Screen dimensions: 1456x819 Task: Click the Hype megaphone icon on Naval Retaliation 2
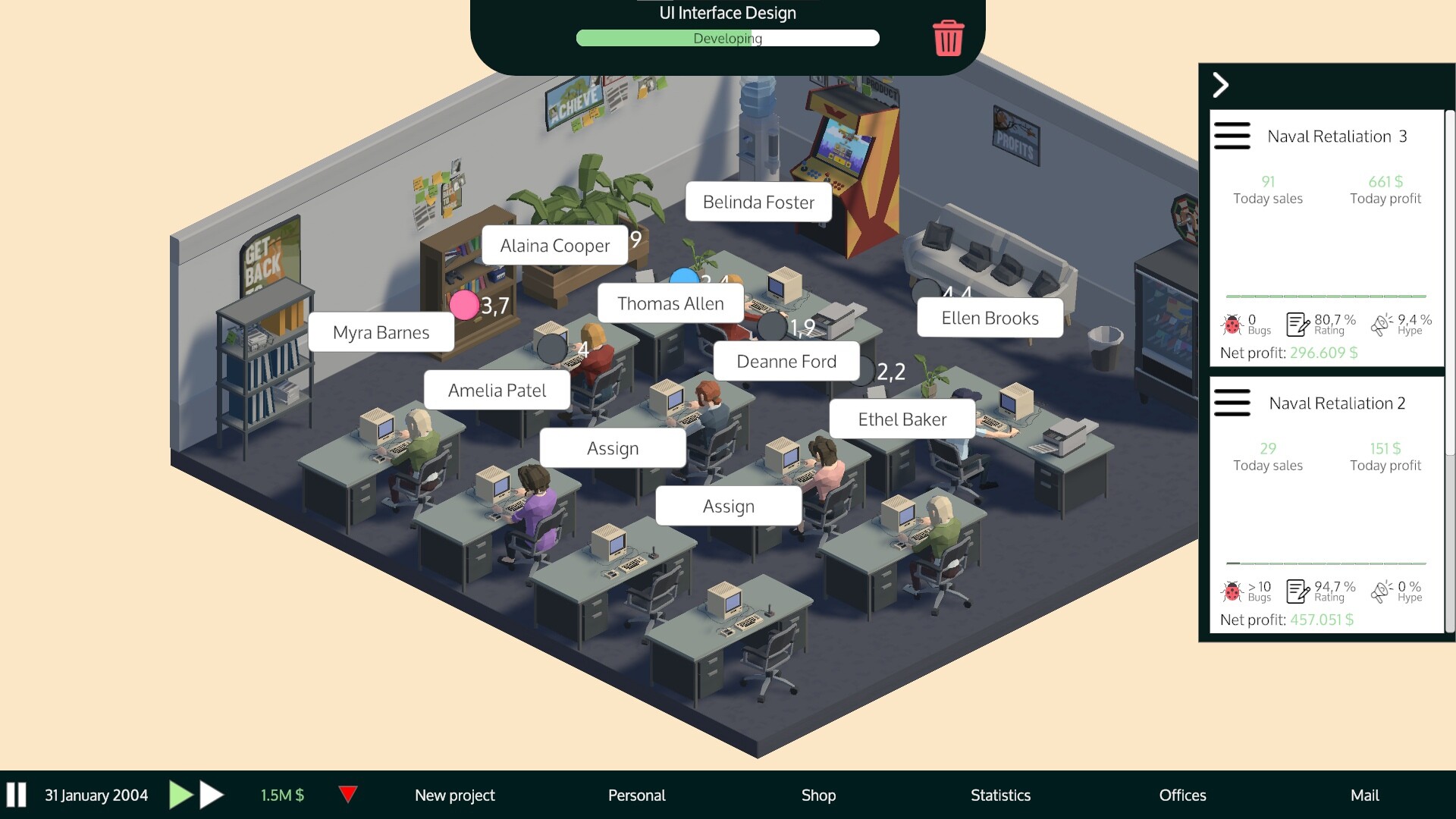(1382, 590)
